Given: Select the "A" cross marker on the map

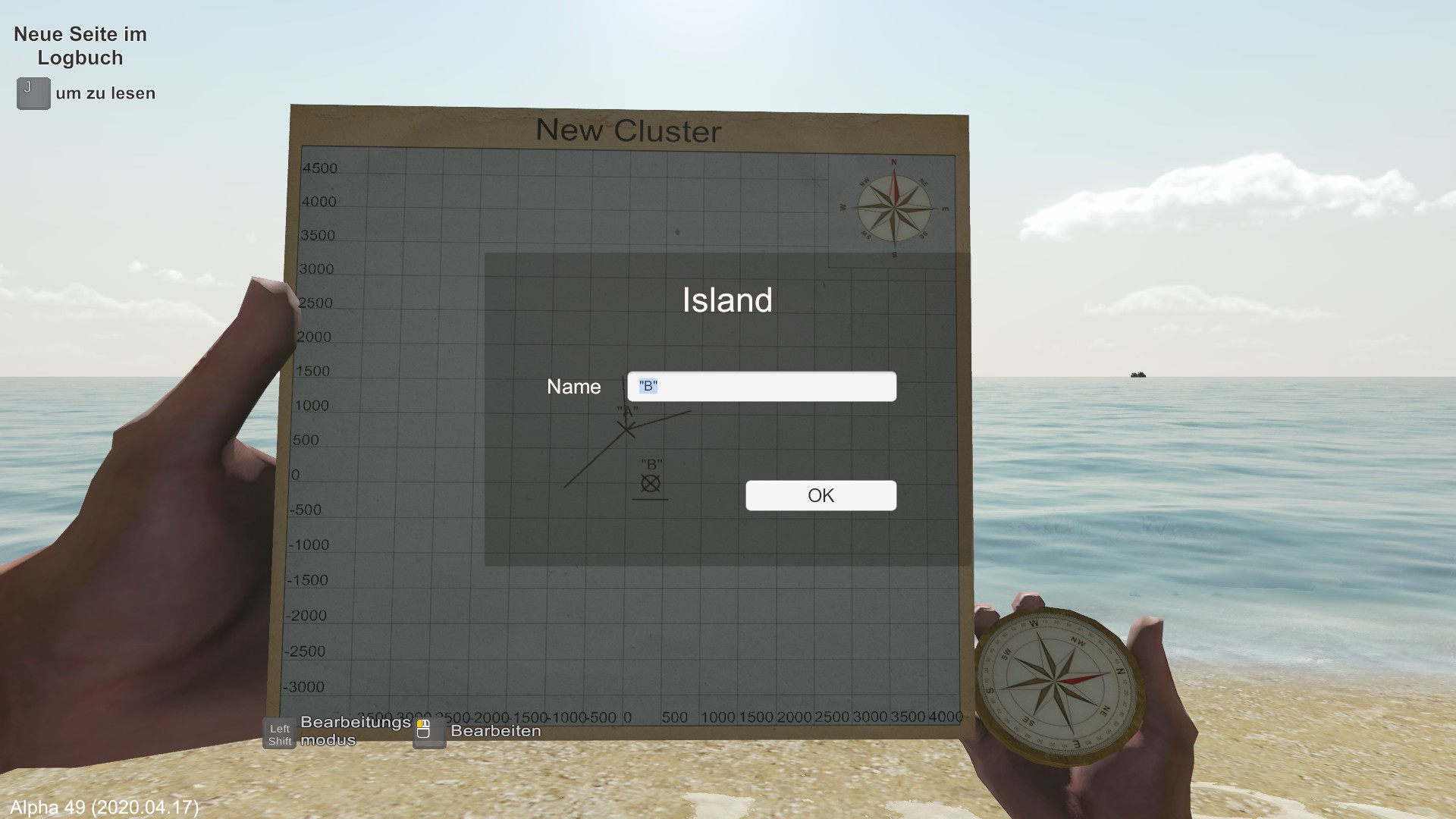Looking at the screenshot, I should (626, 429).
